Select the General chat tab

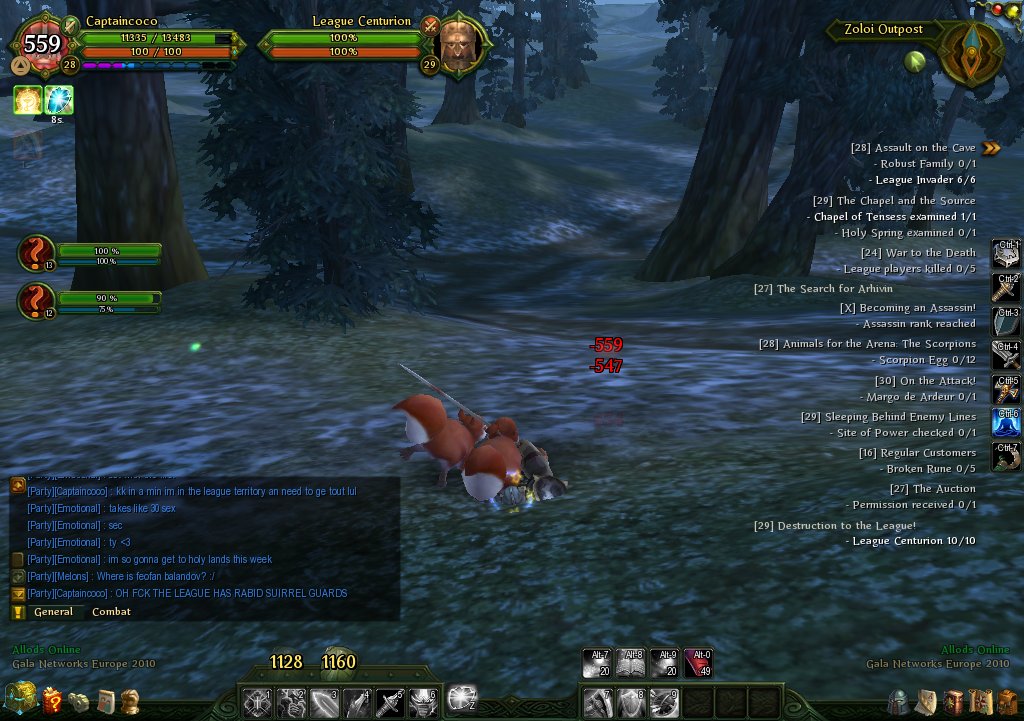(x=53, y=612)
